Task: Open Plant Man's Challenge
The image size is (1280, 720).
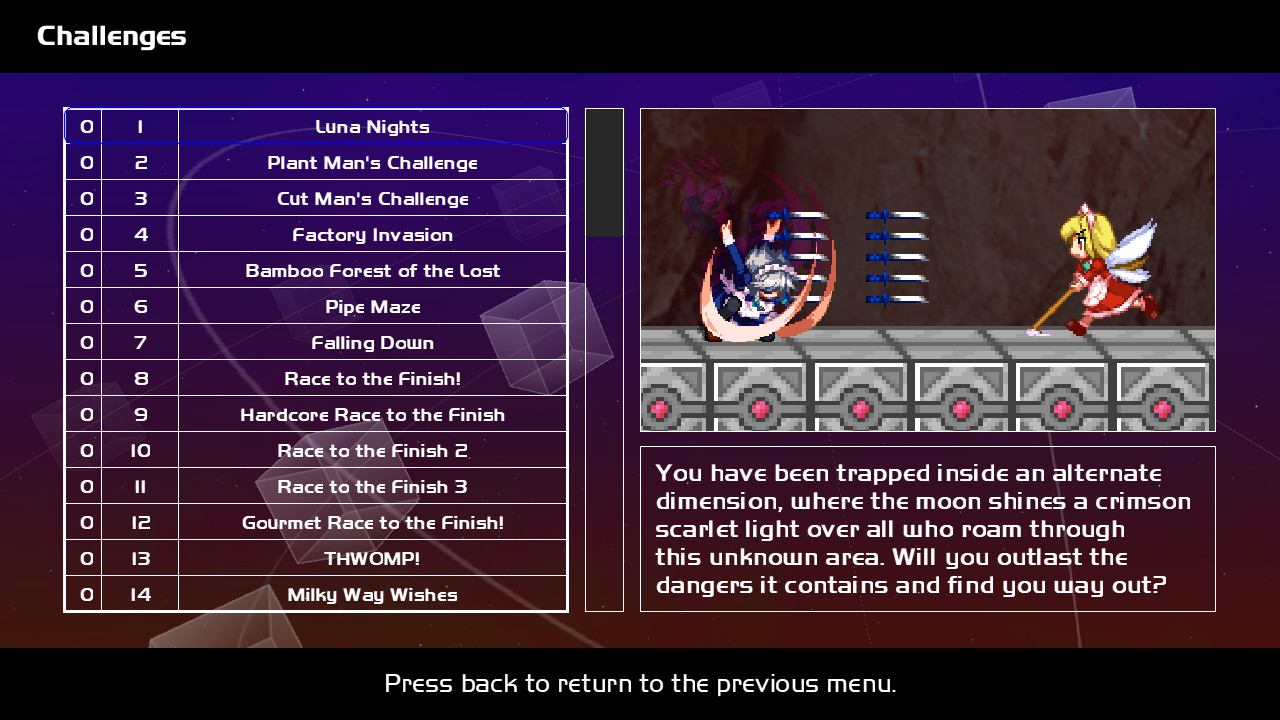Action: pyautogui.click(x=373, y=163)
